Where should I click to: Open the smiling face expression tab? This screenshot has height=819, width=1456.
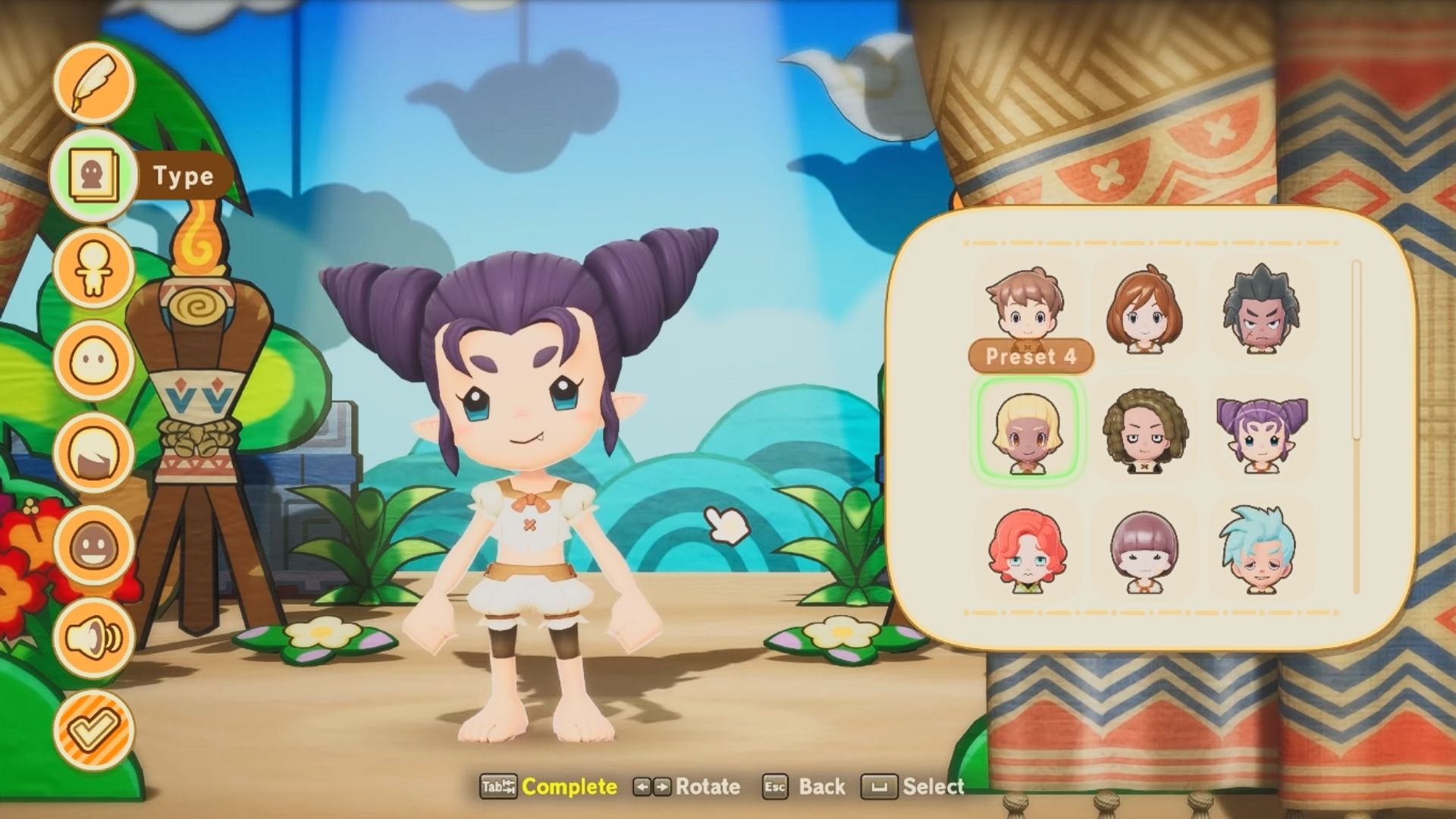click(94, 546)
